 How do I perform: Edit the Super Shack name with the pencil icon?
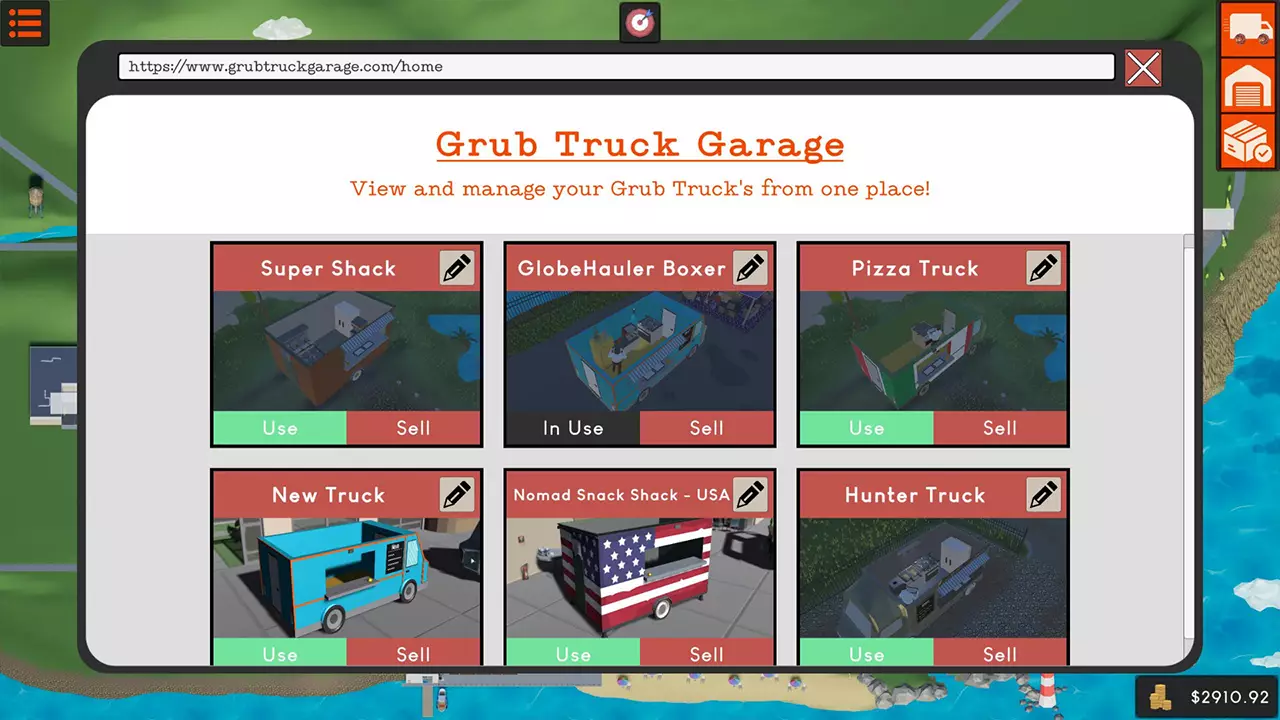(x=458, y=267)
